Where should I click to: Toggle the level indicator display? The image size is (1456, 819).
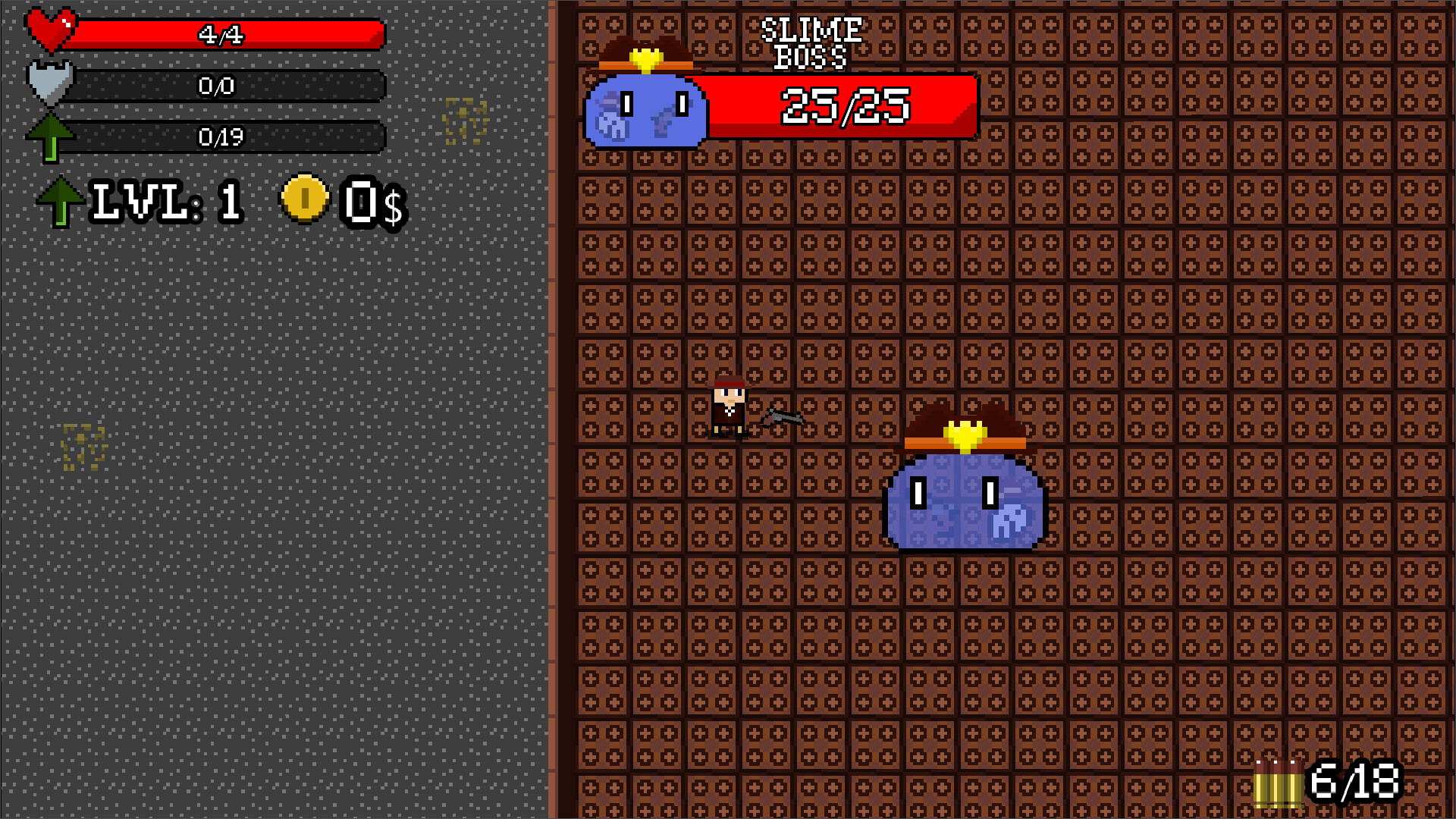pos(167,201)
